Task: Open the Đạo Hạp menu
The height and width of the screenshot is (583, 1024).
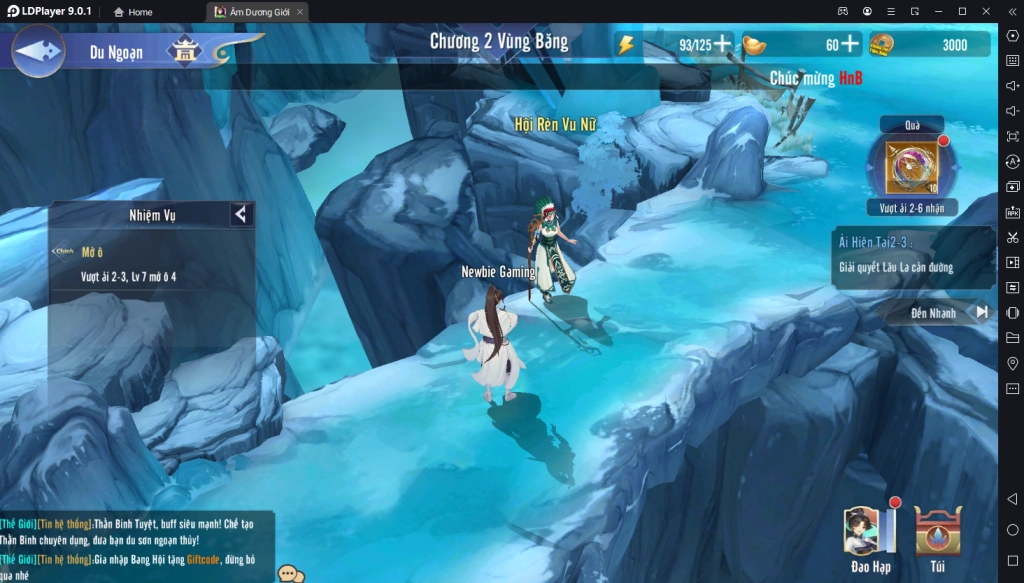Action: click(x=866, y=536)
